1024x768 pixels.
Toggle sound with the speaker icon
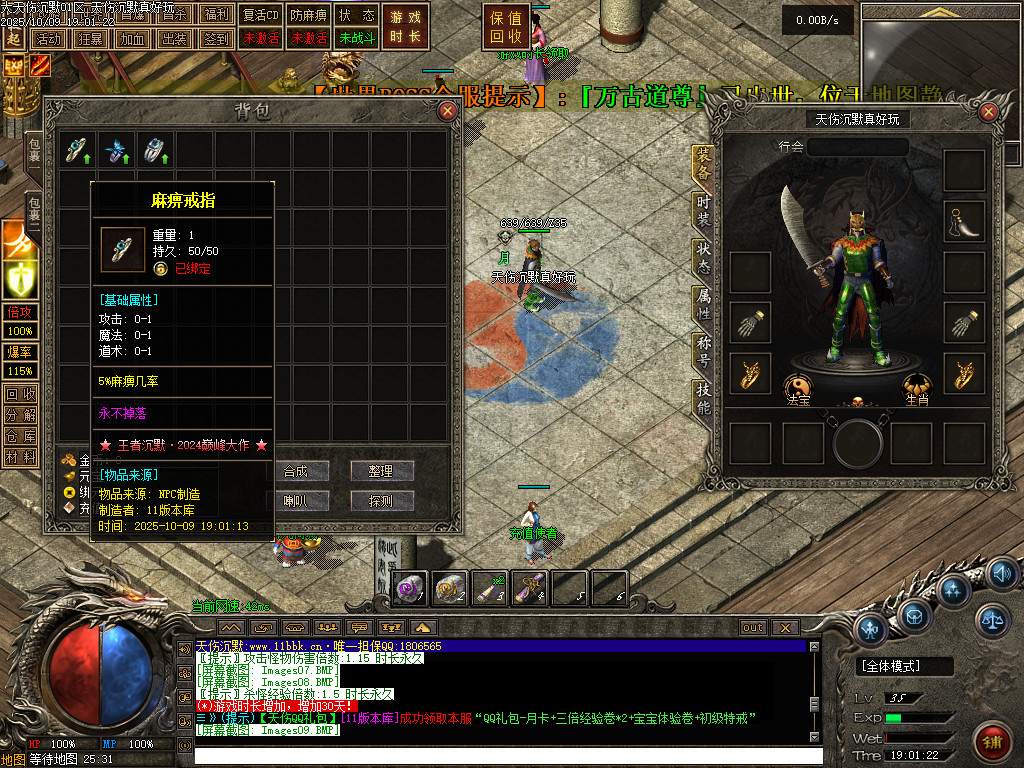(1001, 573)
